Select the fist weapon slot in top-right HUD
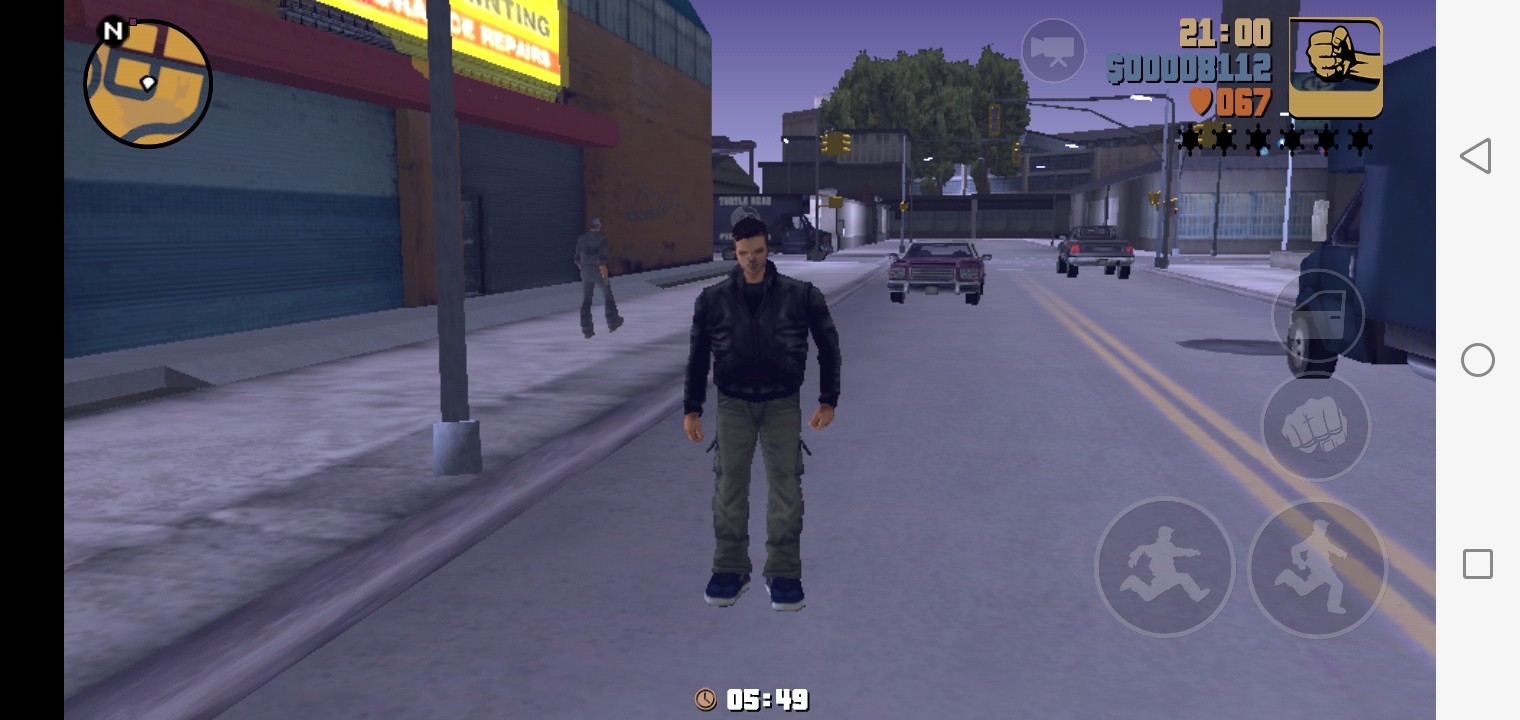1520x720 pixels. [1336, 66]
